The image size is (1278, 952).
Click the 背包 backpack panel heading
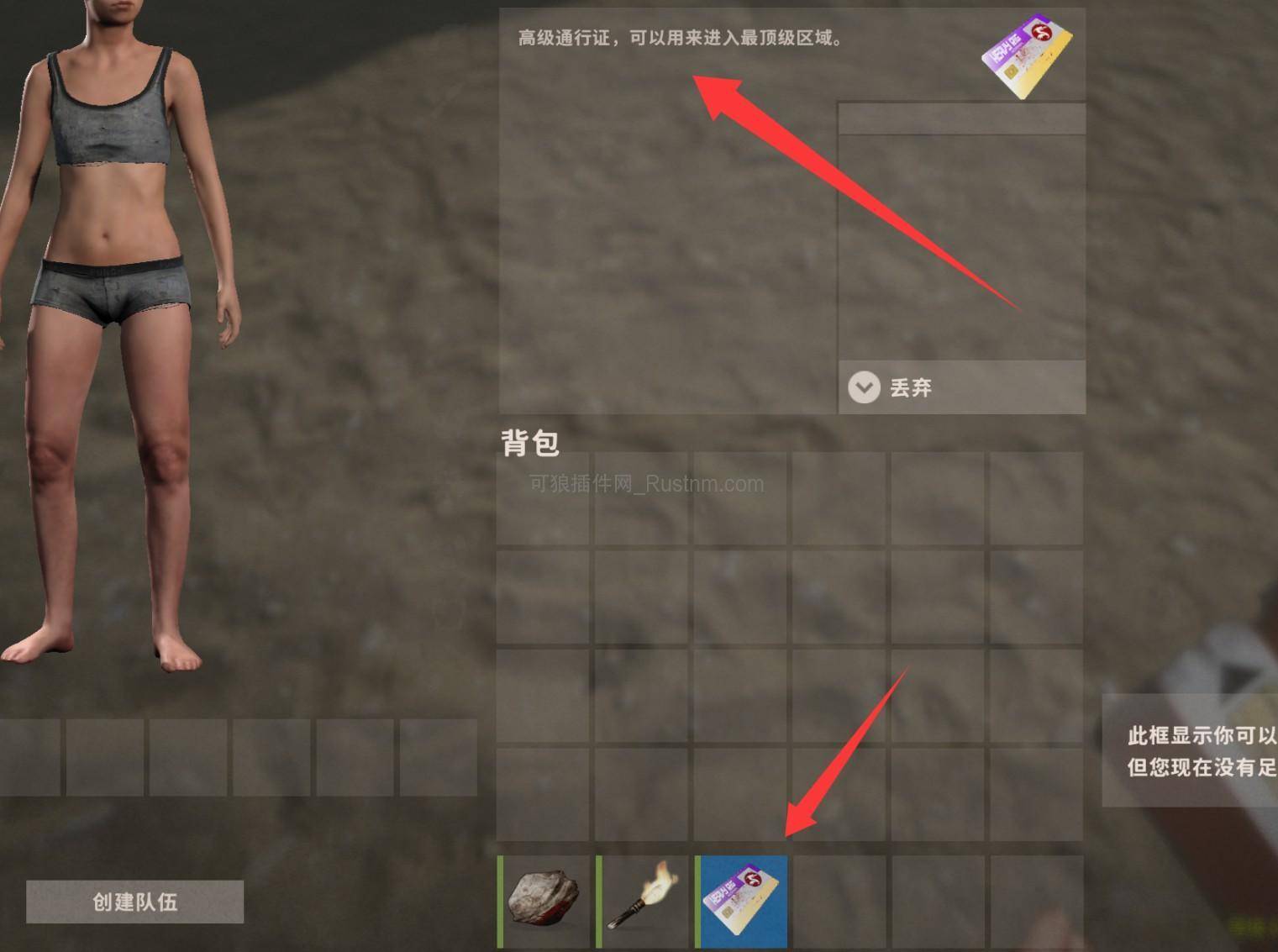click(x=529, y=442)
